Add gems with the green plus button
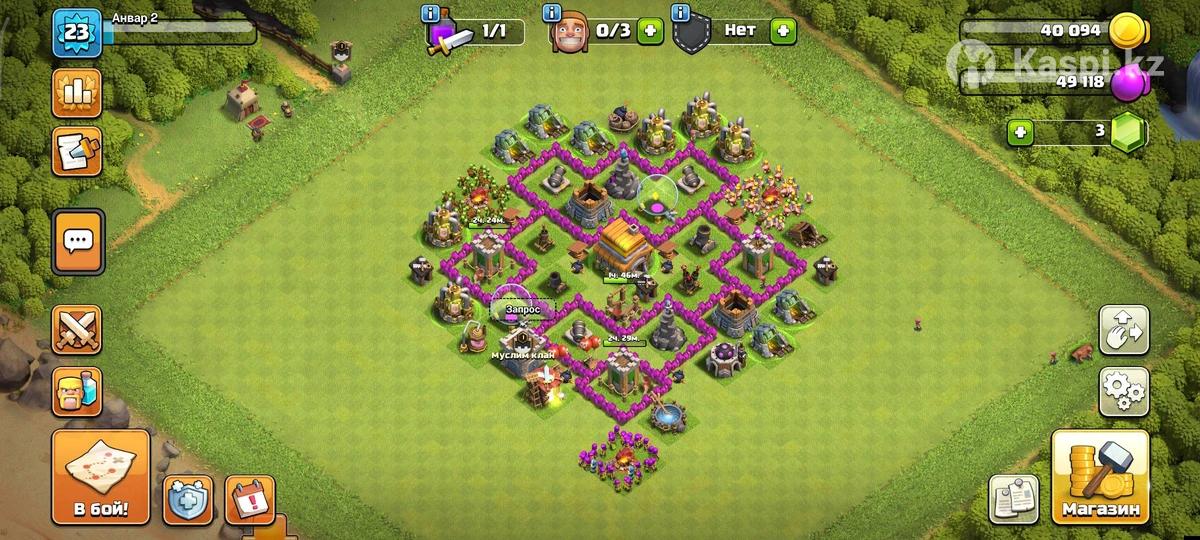The width and height of the screenshot is (1200, 540). point(1020,132)
